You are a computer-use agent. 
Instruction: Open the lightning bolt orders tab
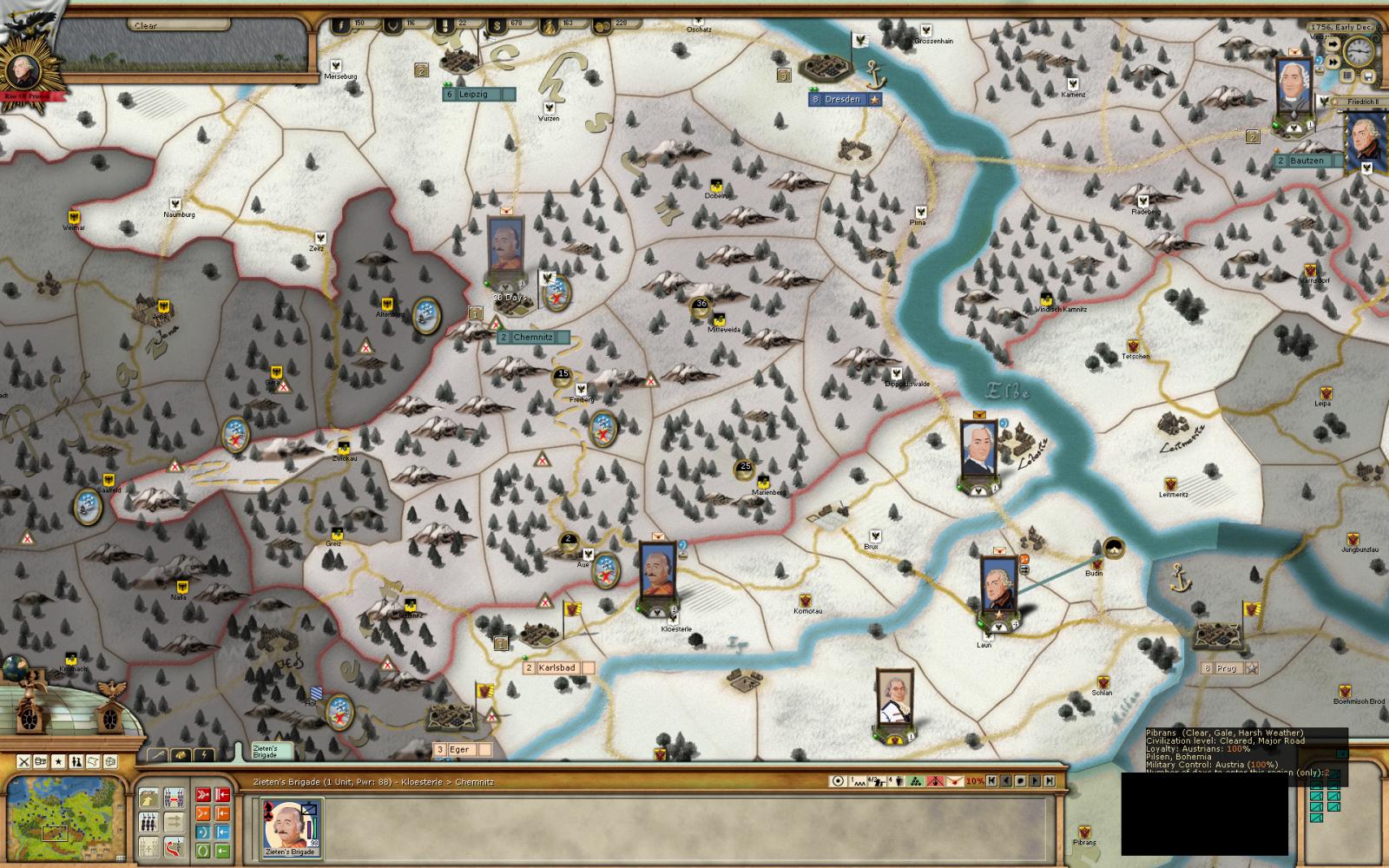[x=203, y=754]
